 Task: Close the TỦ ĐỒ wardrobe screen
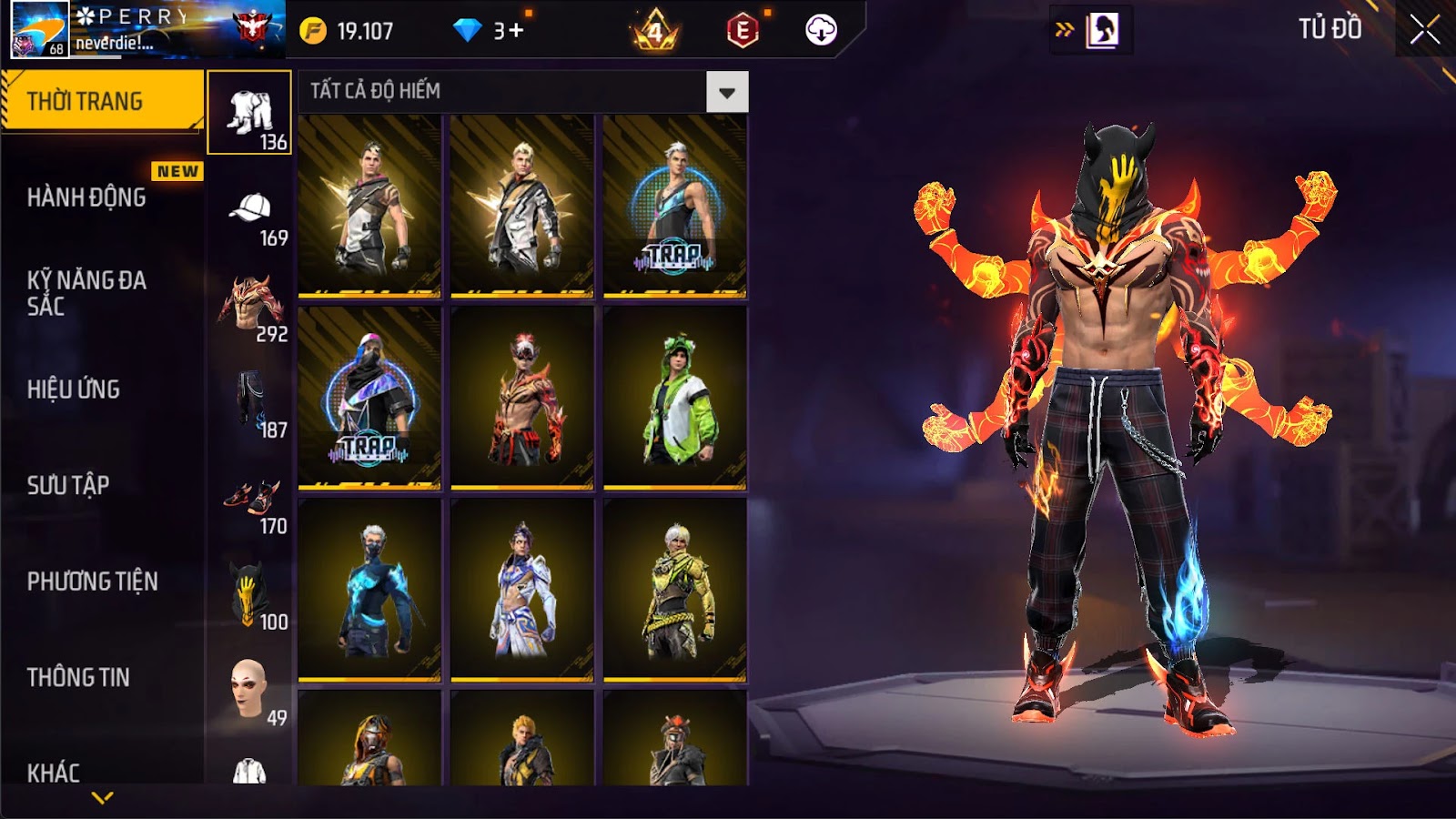tap(1424, 30)
